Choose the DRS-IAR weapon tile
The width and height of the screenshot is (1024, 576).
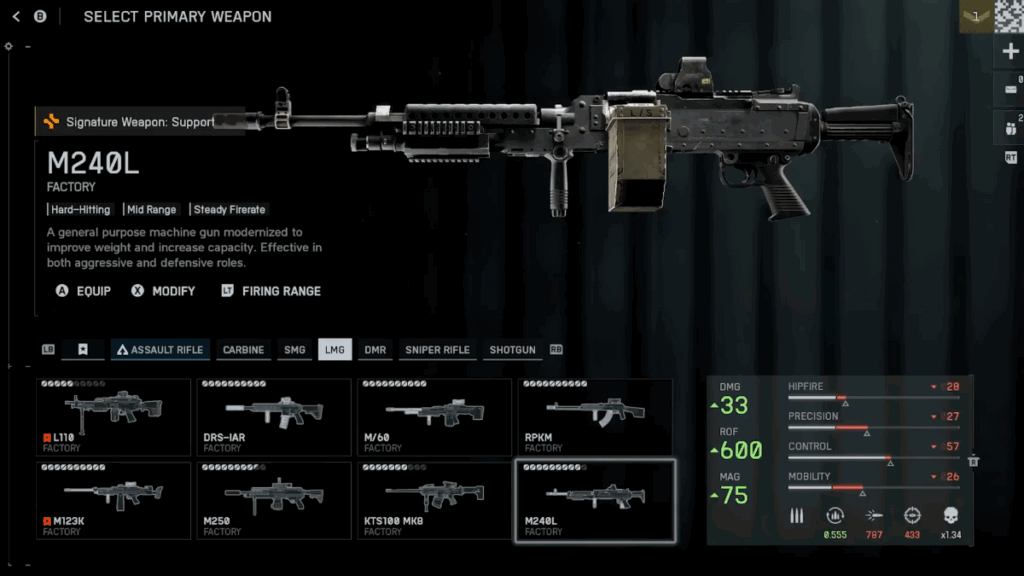click(x=274, y=417)
